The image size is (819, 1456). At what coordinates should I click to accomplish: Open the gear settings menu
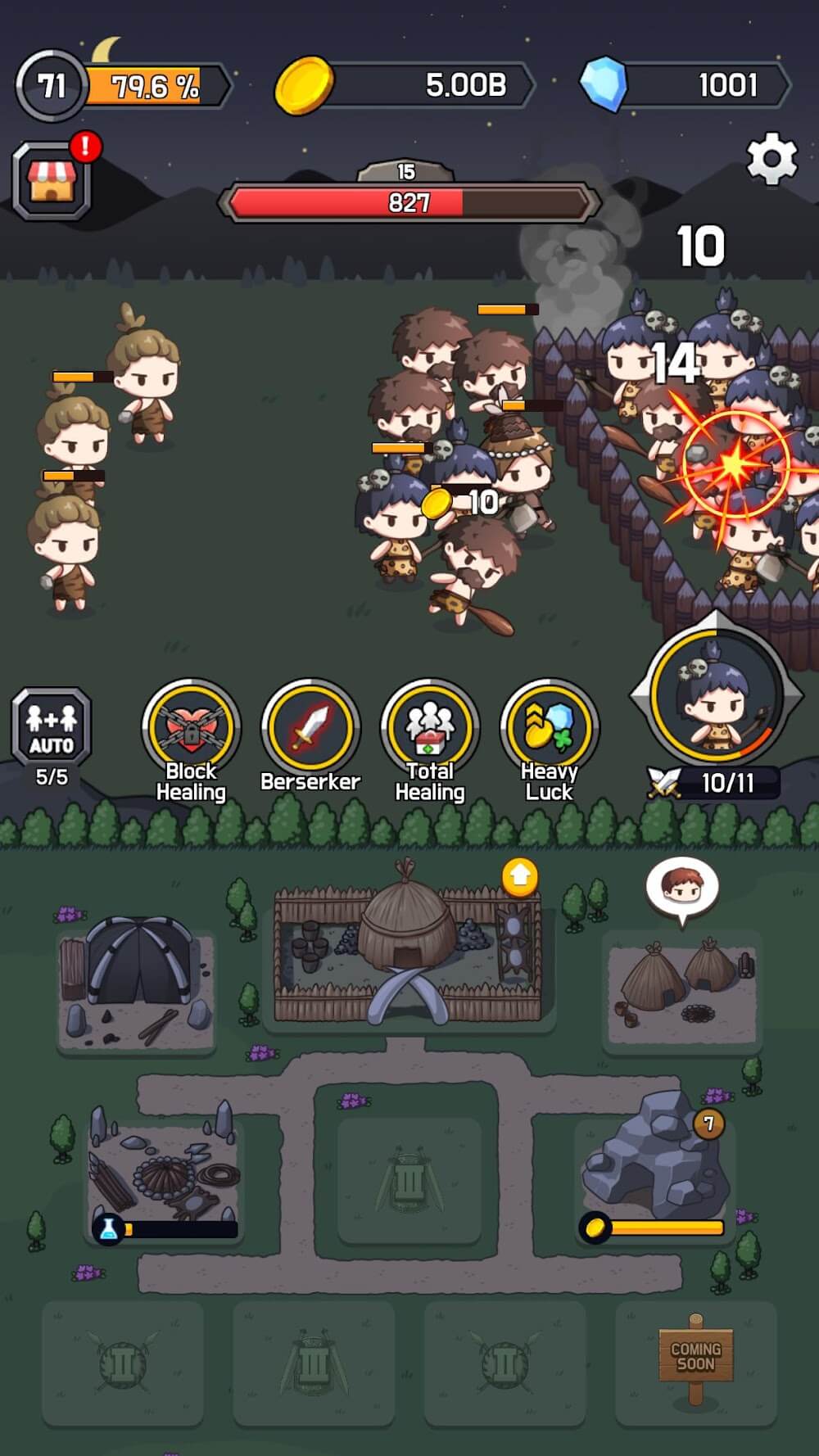(x=771, y=160)
